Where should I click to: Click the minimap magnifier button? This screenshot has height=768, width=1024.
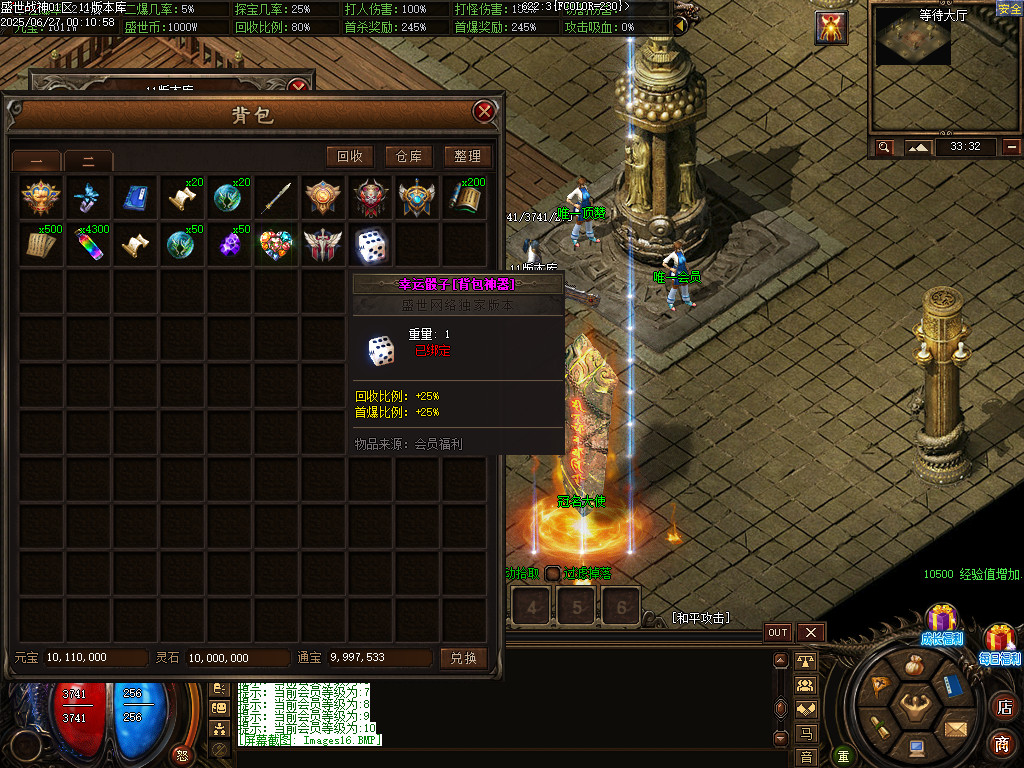[x=884, y=147]
